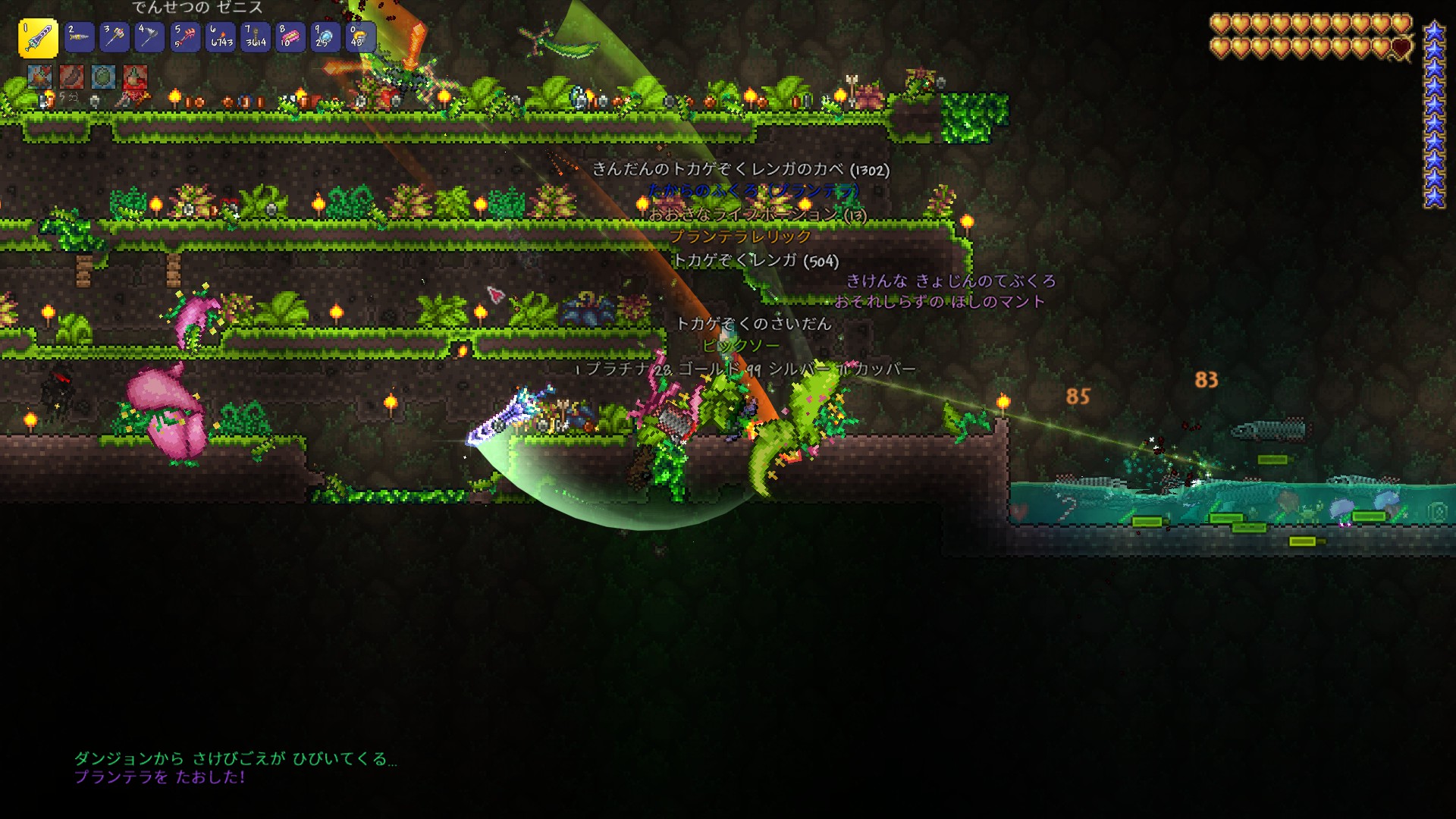Click the campfire buff icon
Screen dimensions: 1456x819
[x=39, y=77]
